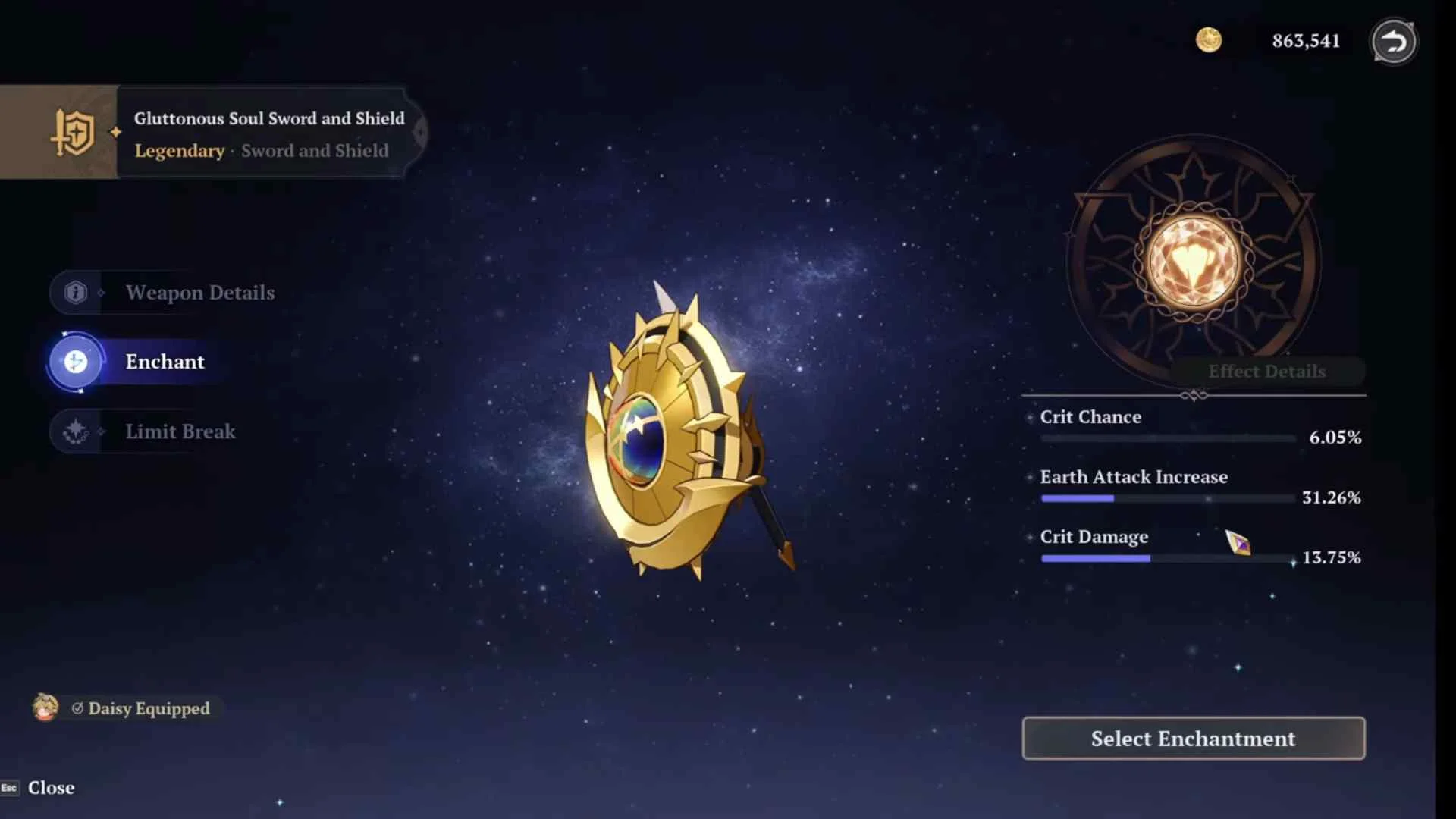Click Close at the bottom left
The height and width of the screenshot is (819, 1456).
click(50, 787)
